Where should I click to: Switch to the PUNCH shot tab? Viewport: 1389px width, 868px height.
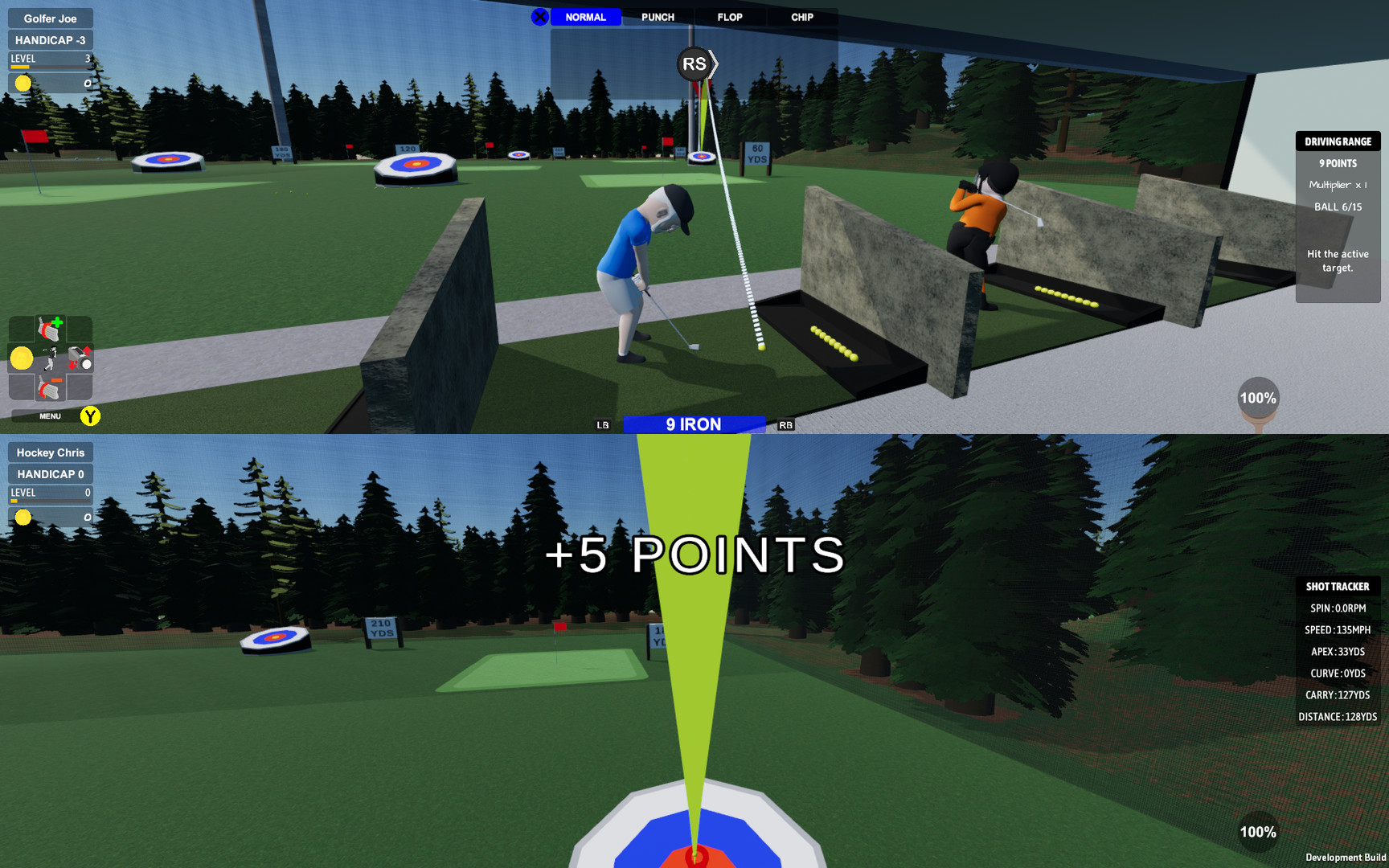pyautogui.click(x=658, y=17)
